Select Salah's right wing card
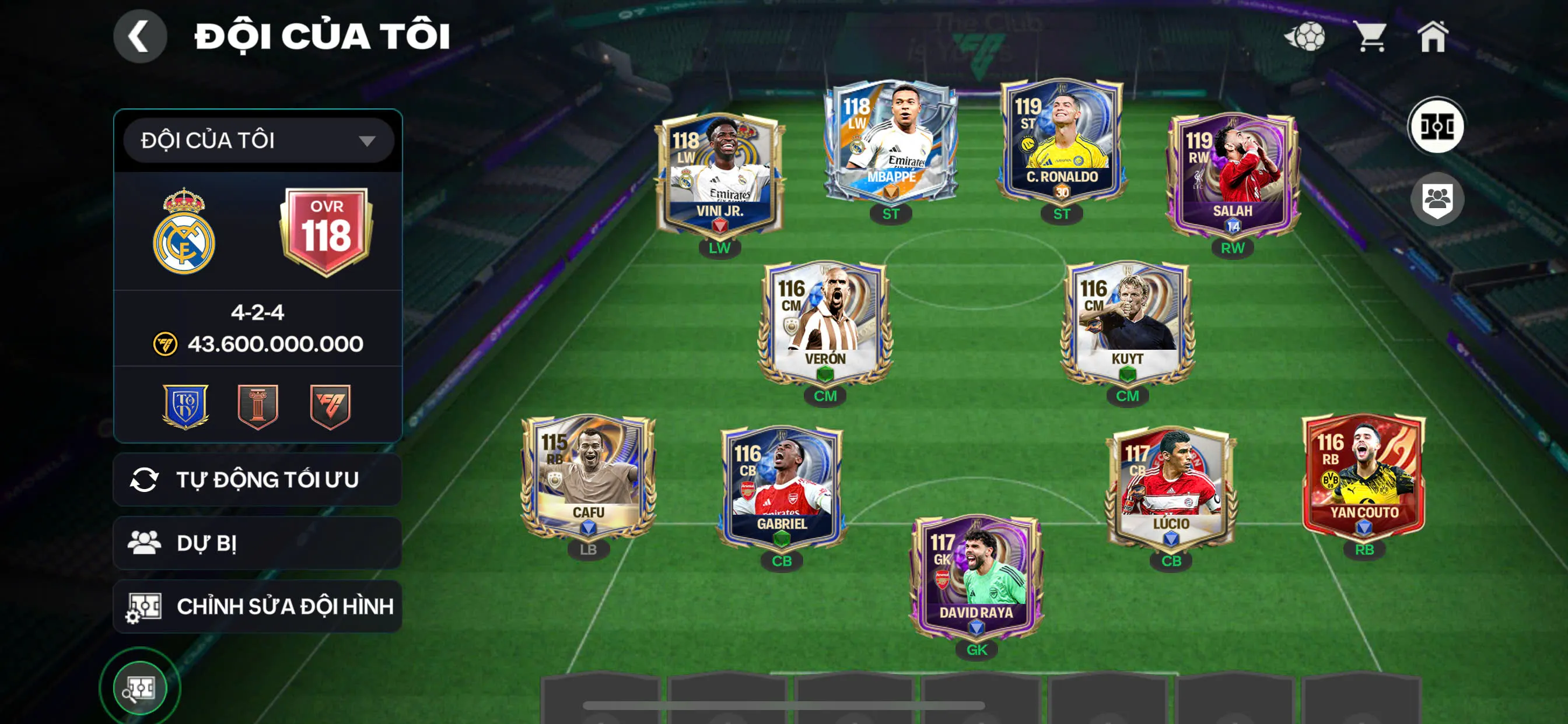The width and height of the screenshot is (1568, 724). tap(1232, 177)
